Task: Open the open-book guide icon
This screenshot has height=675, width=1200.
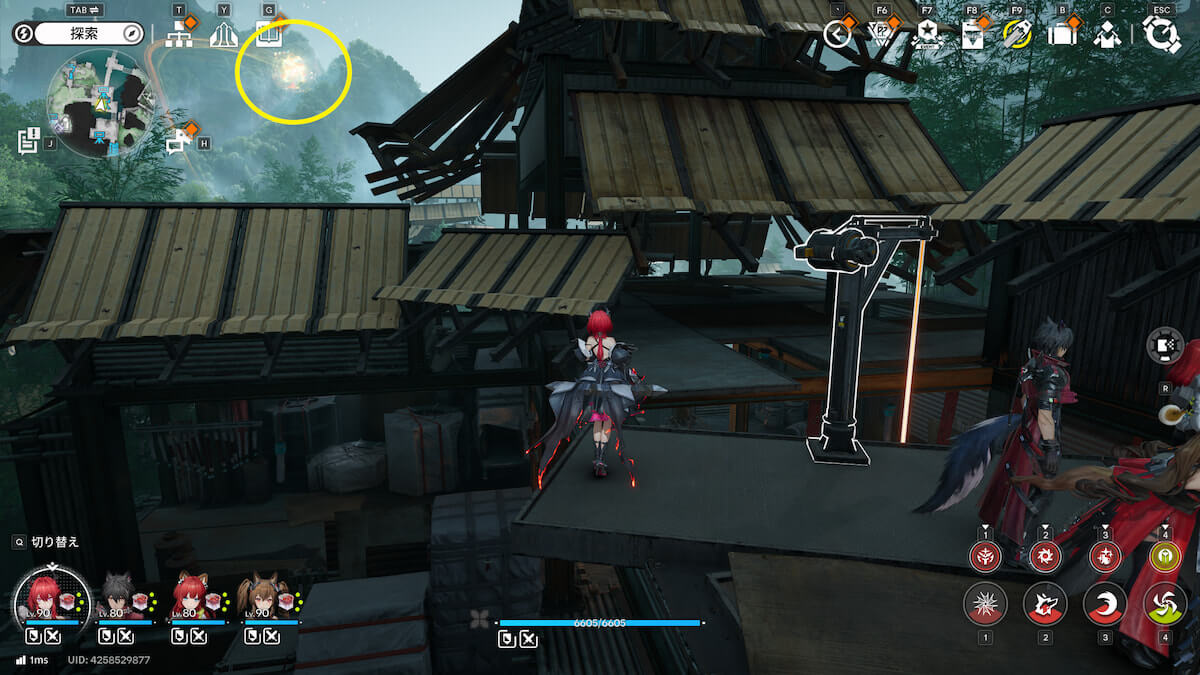Action: [x=267, y=35]
